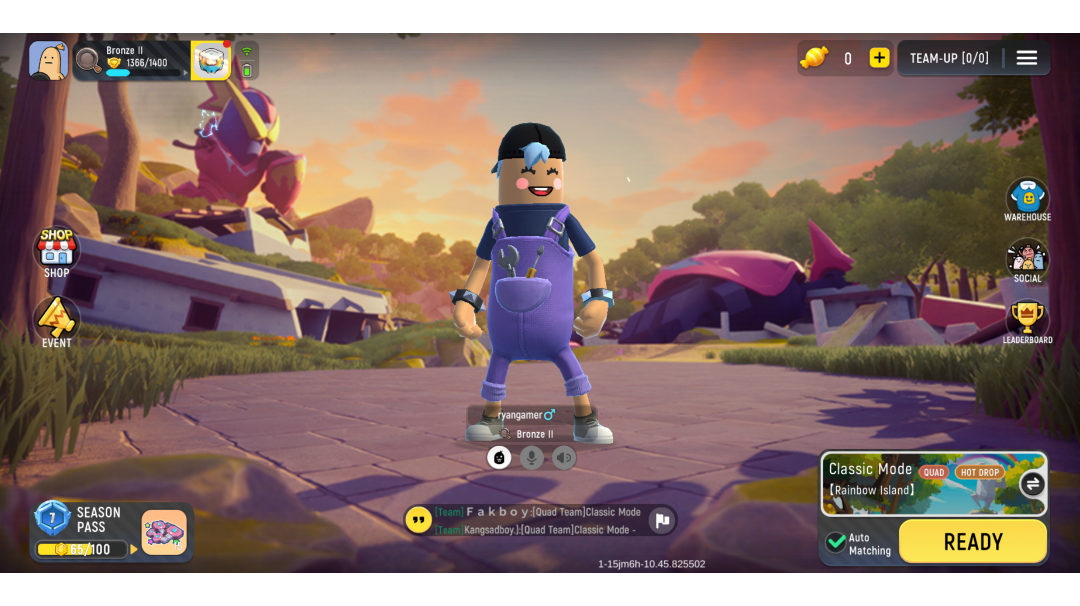
Task: Toggle the Auto Matching checkbox
Action: (836, 542)
